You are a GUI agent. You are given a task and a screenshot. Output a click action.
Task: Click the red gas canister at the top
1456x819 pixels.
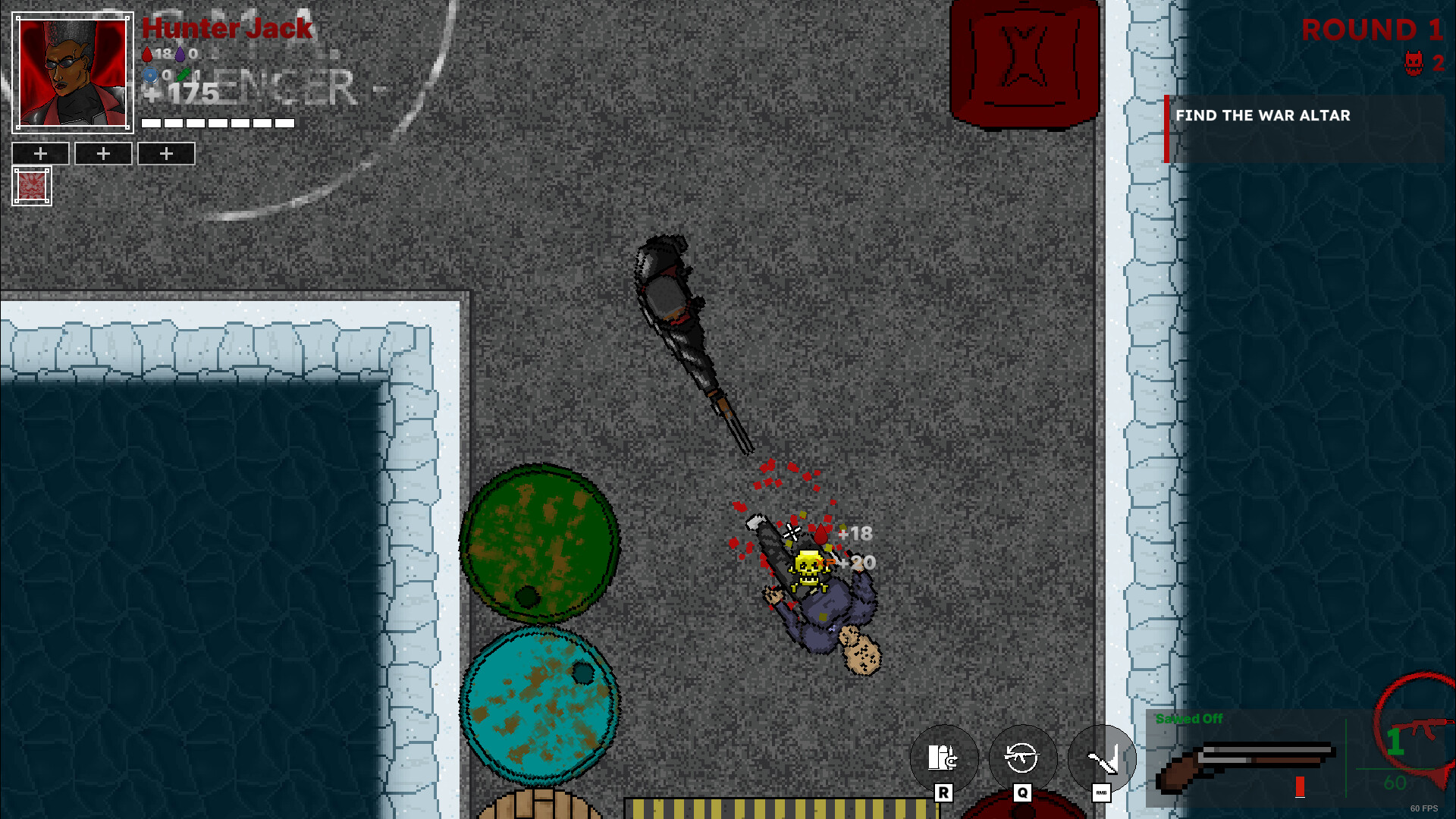(1025, 61)
